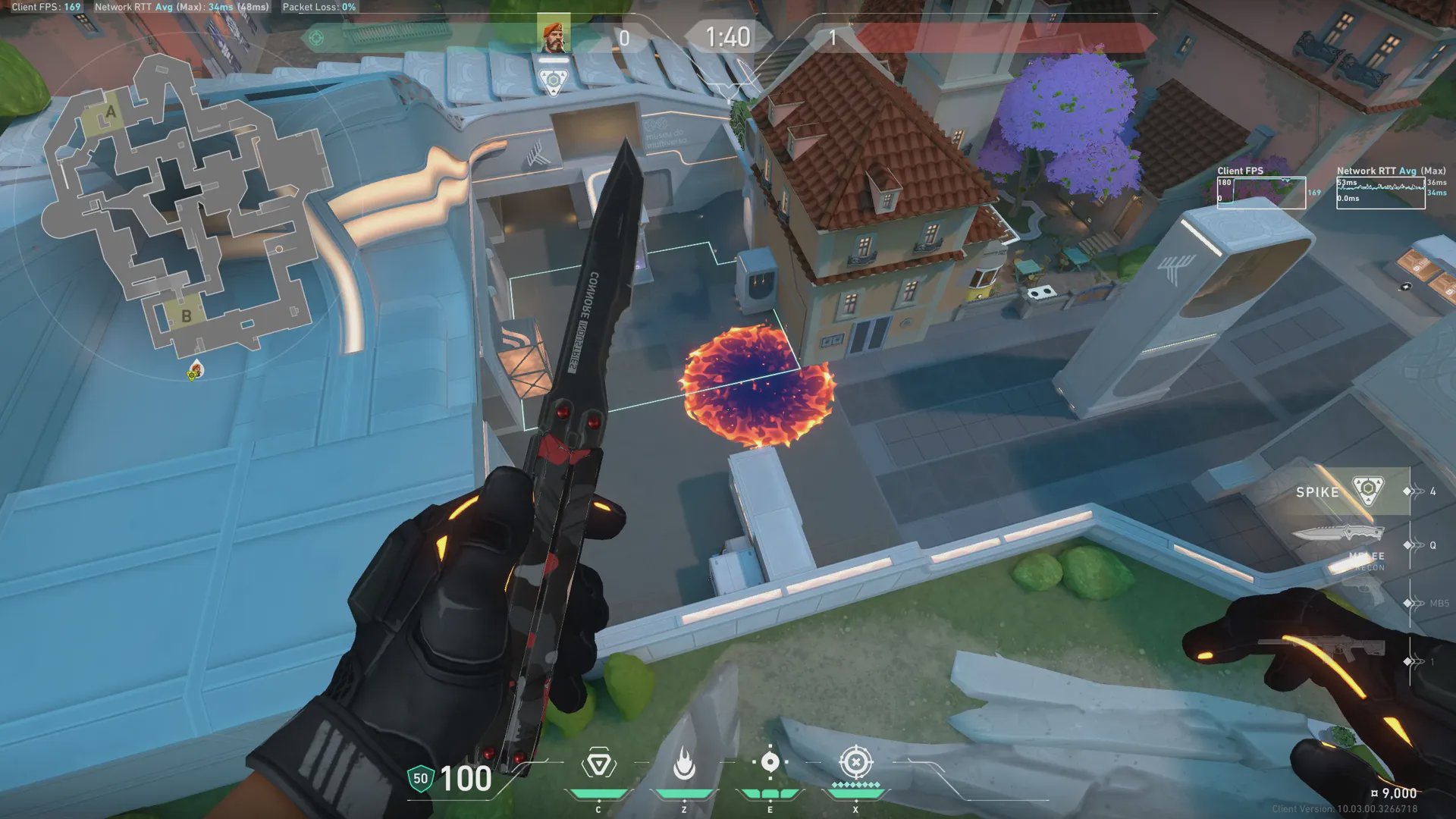The height and width of the screenshot is (819, 1456).
Task: Use the Incendiary flame ability icon
Action: click(684, 764)
